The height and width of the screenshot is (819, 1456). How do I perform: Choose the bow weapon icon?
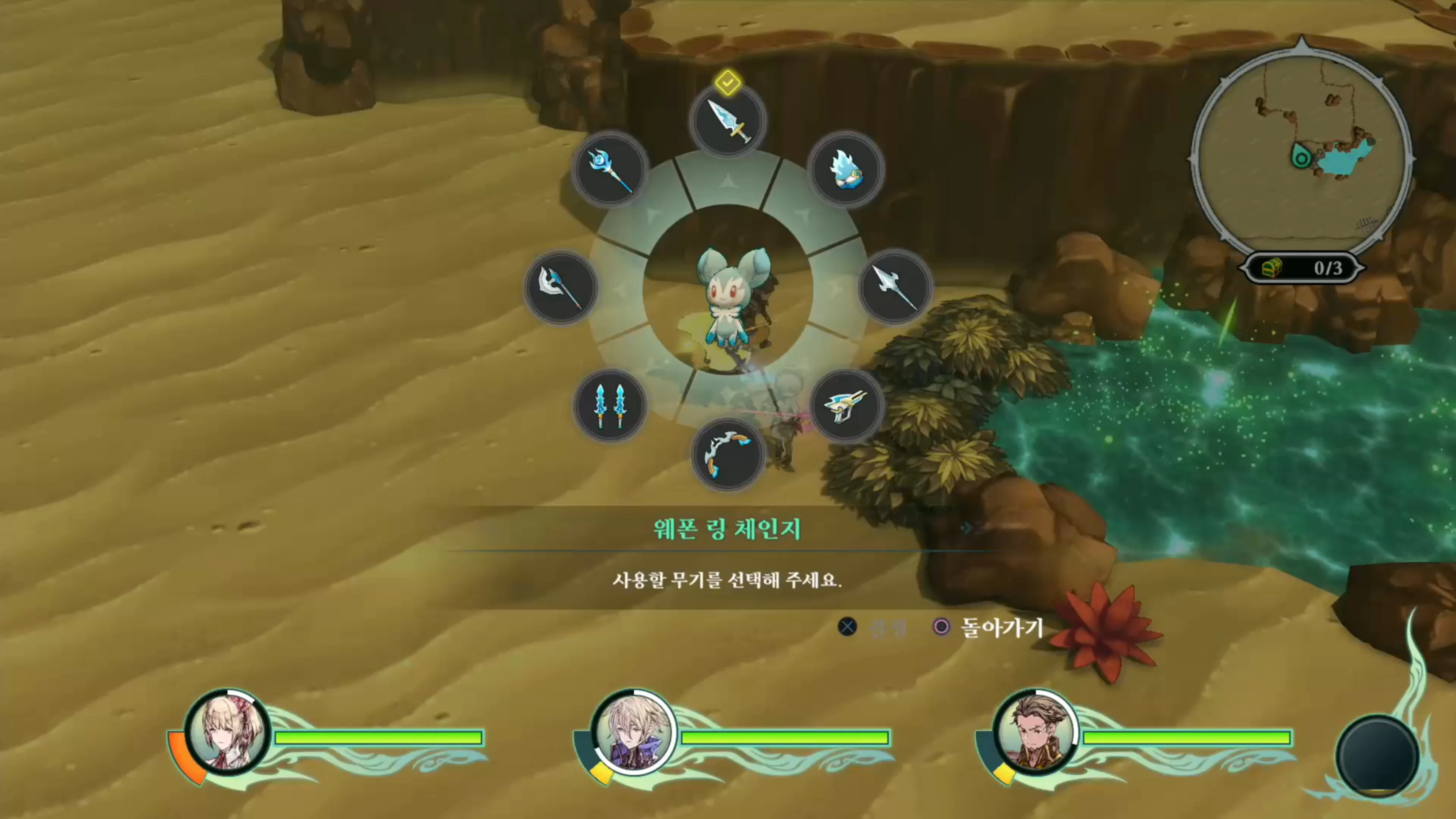(728, 455)
